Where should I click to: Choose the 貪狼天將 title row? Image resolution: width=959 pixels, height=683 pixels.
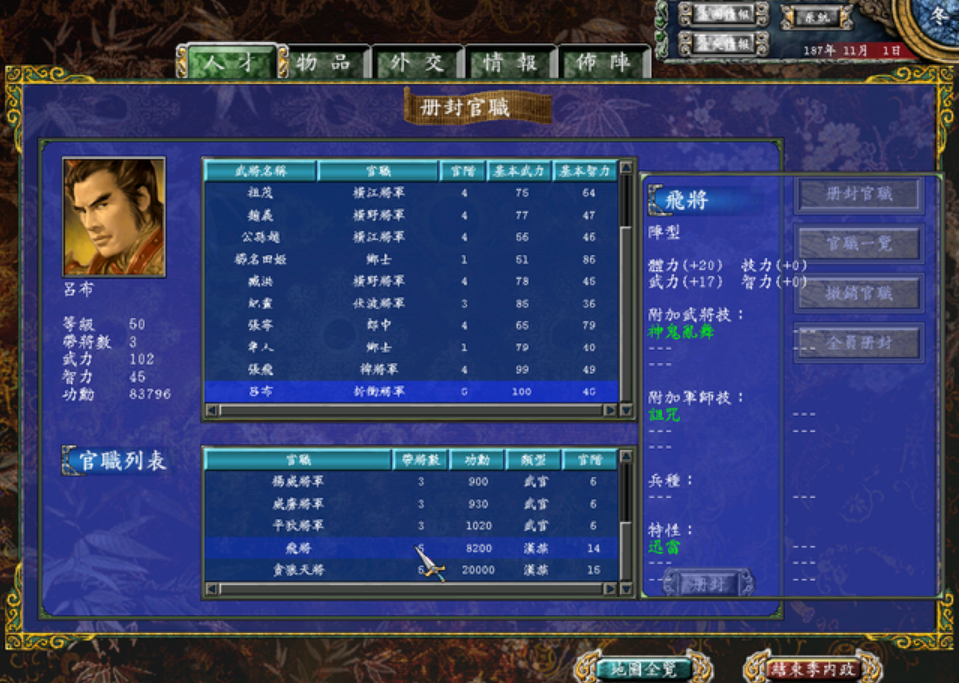point(298,570)
